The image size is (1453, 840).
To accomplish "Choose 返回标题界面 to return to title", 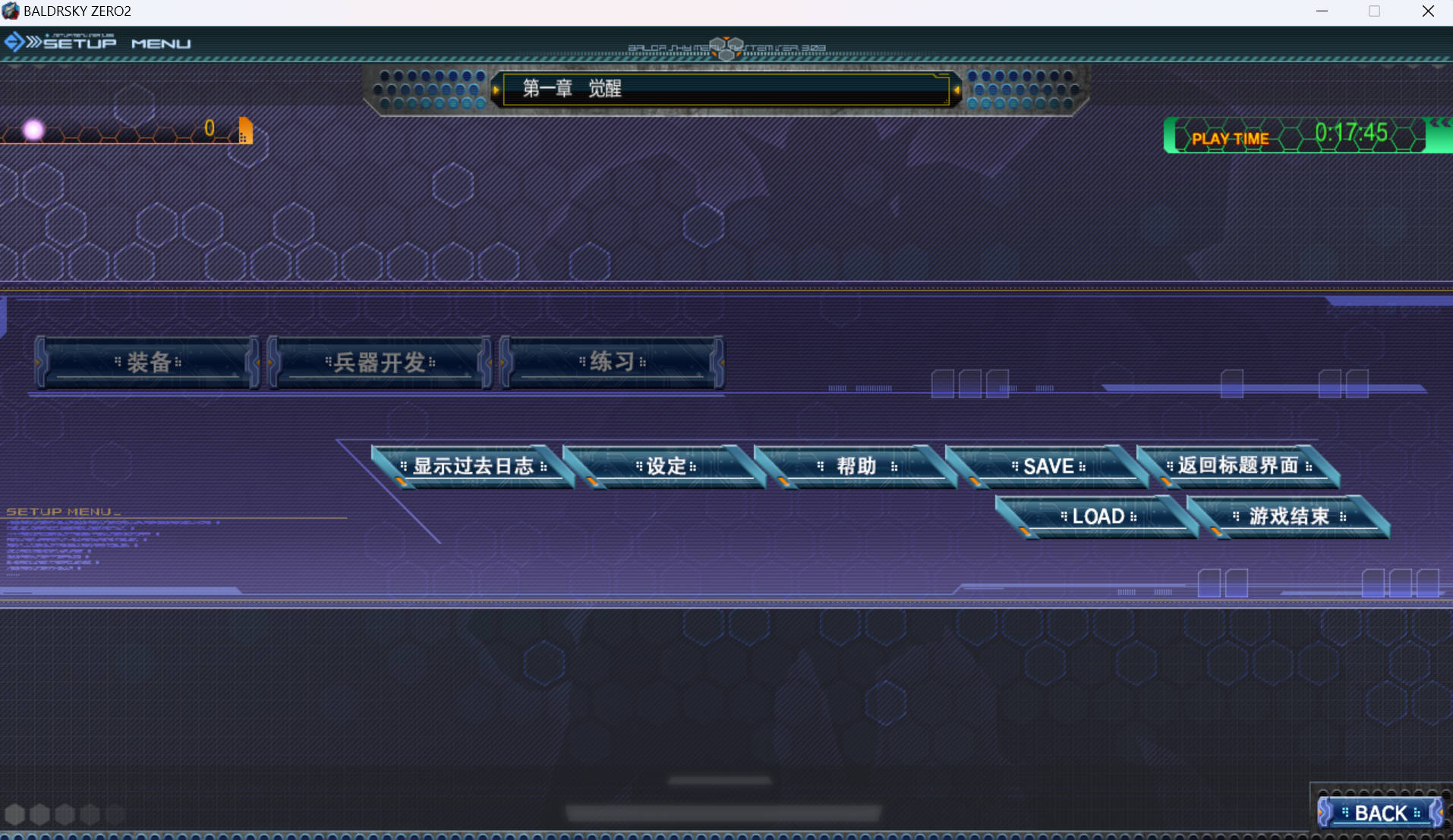I will pos(1238,465).
